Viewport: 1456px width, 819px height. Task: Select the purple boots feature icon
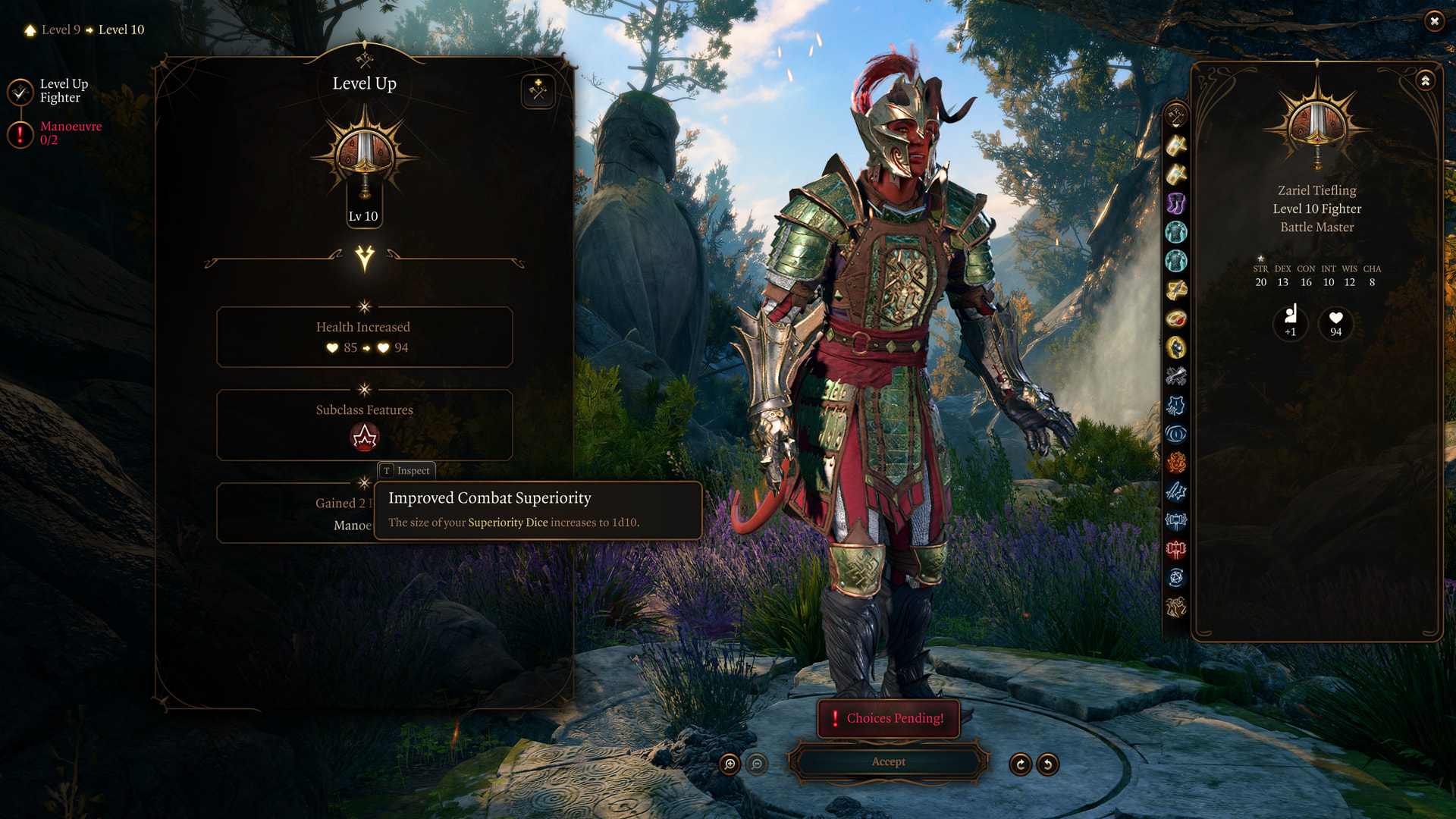(1176, 203)
